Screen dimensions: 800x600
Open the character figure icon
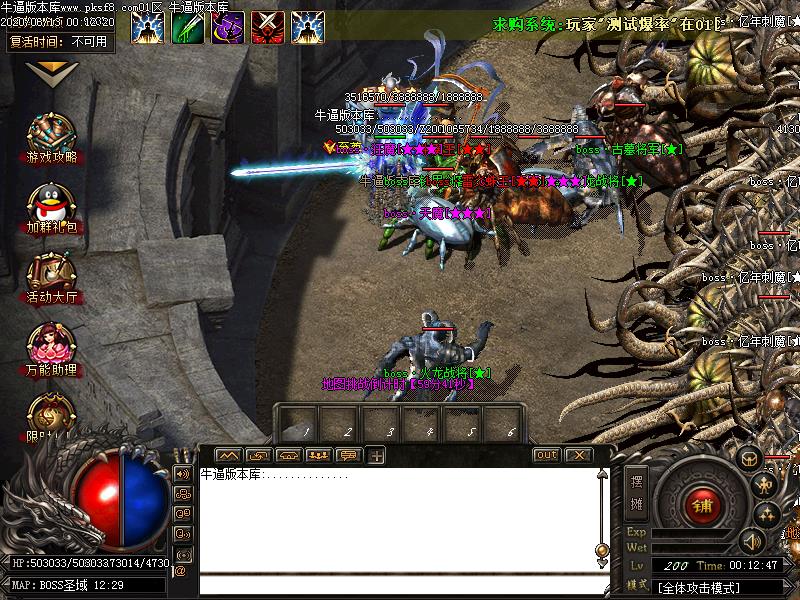tap(768, 486)
